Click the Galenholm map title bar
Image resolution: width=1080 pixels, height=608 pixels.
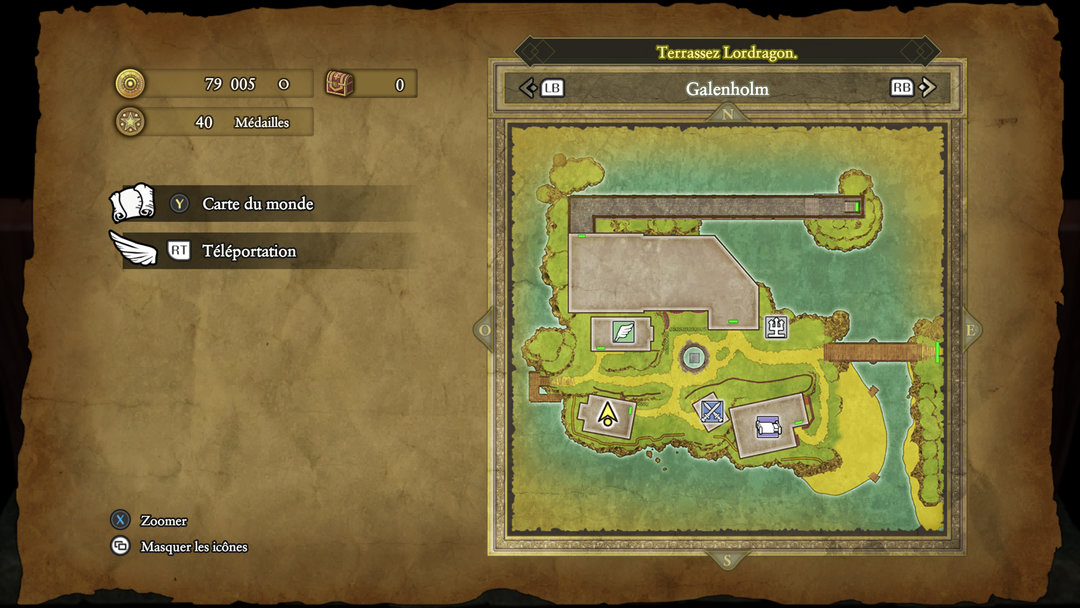pos(727,88)
